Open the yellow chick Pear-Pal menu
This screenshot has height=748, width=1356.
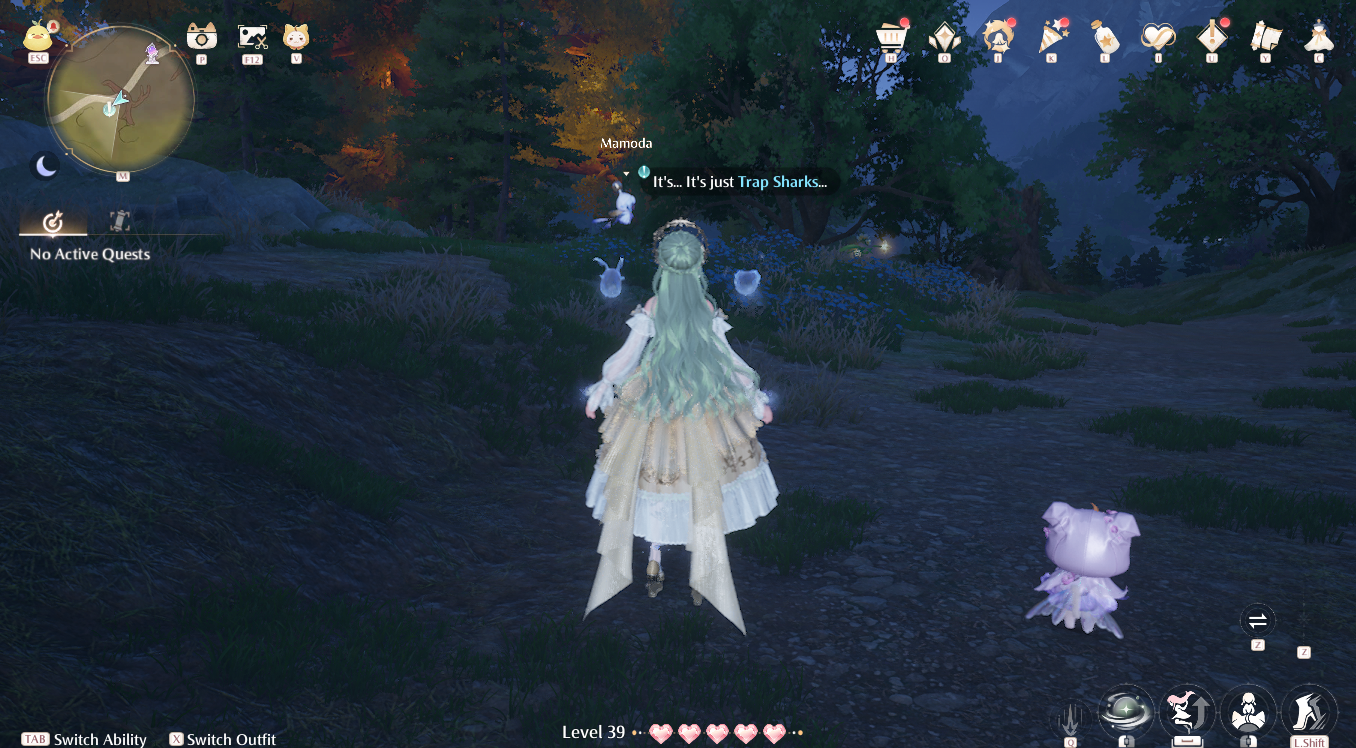coord(38,36)
